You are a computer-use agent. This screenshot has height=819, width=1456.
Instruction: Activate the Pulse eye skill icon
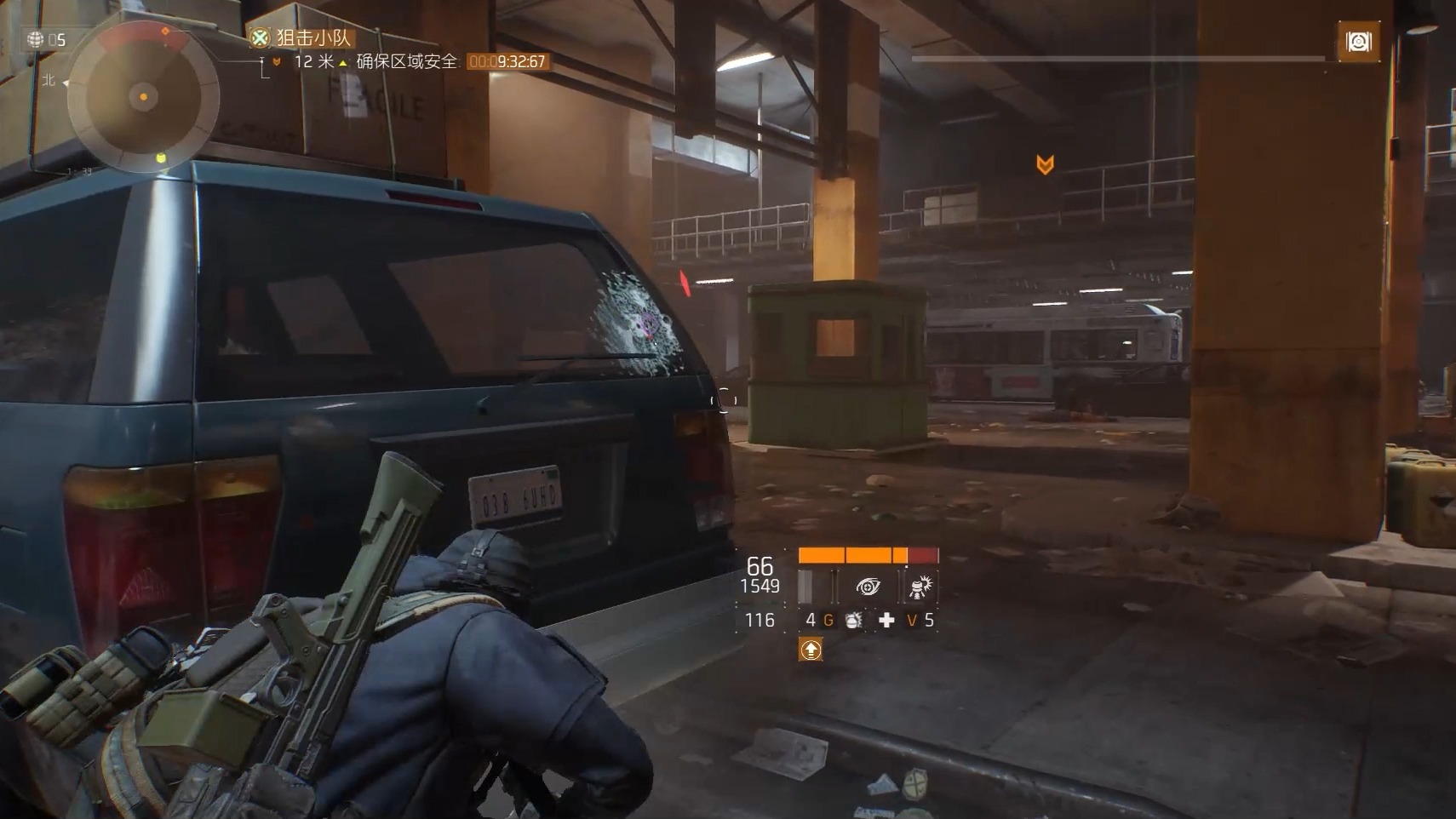pos(868,587)
